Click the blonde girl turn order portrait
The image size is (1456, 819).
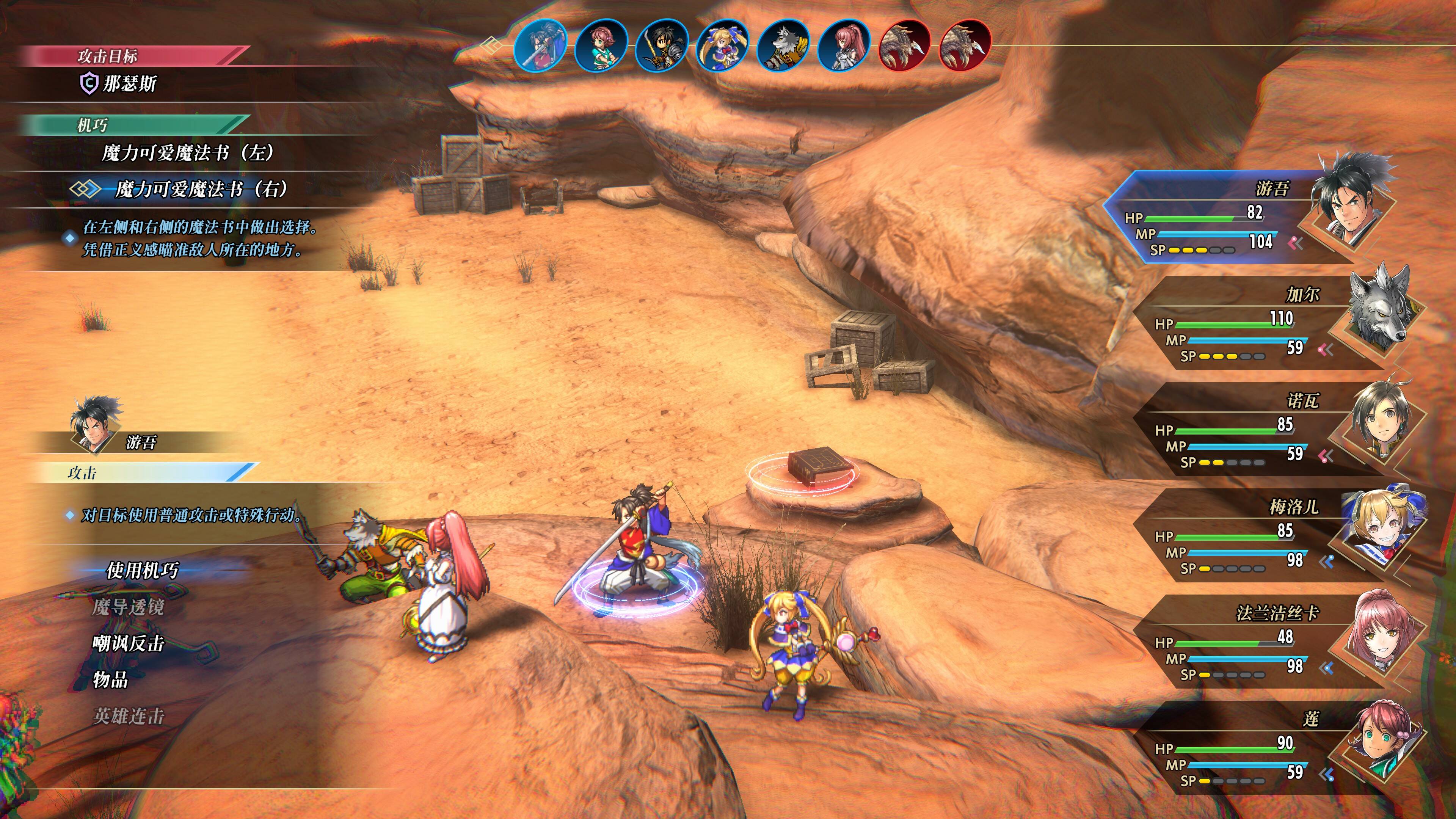(722, 45)
